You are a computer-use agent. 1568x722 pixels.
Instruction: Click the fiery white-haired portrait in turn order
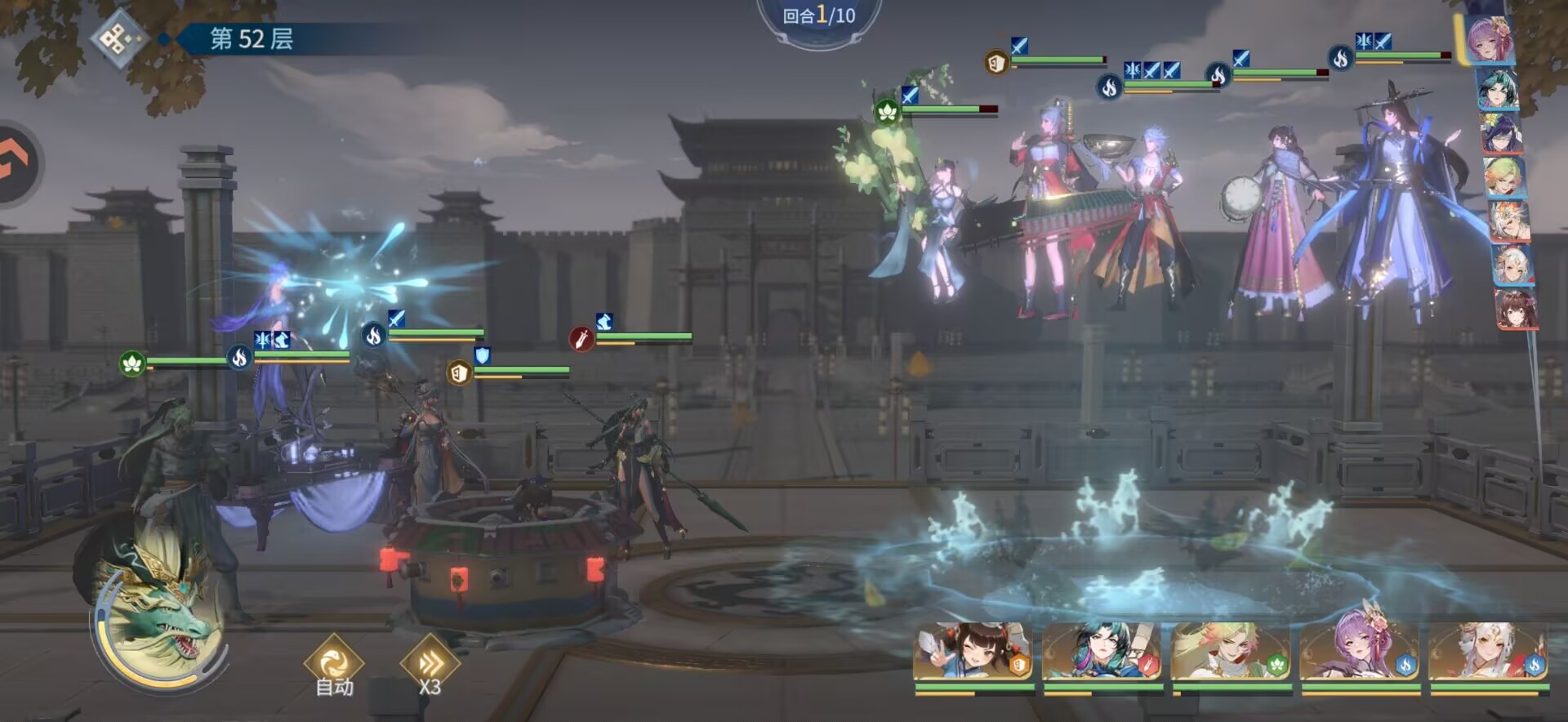(x=1508, y=222)
